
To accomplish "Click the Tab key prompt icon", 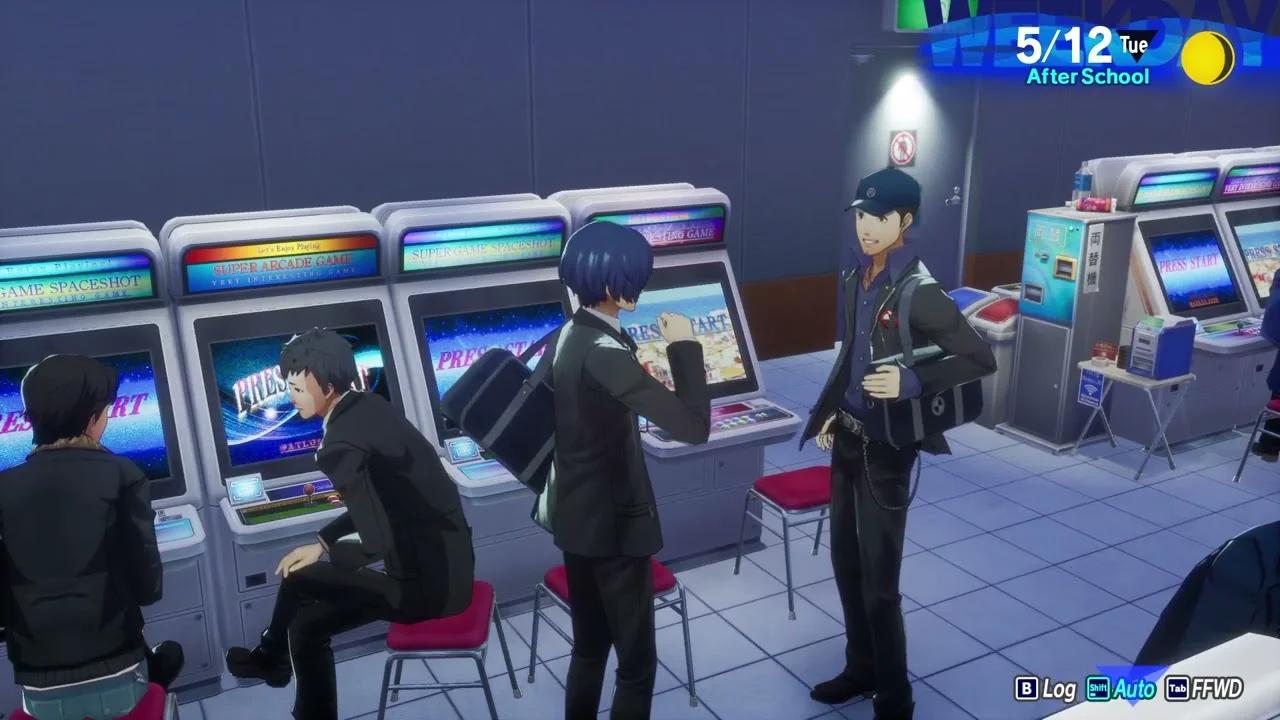I will point(1176,690).
